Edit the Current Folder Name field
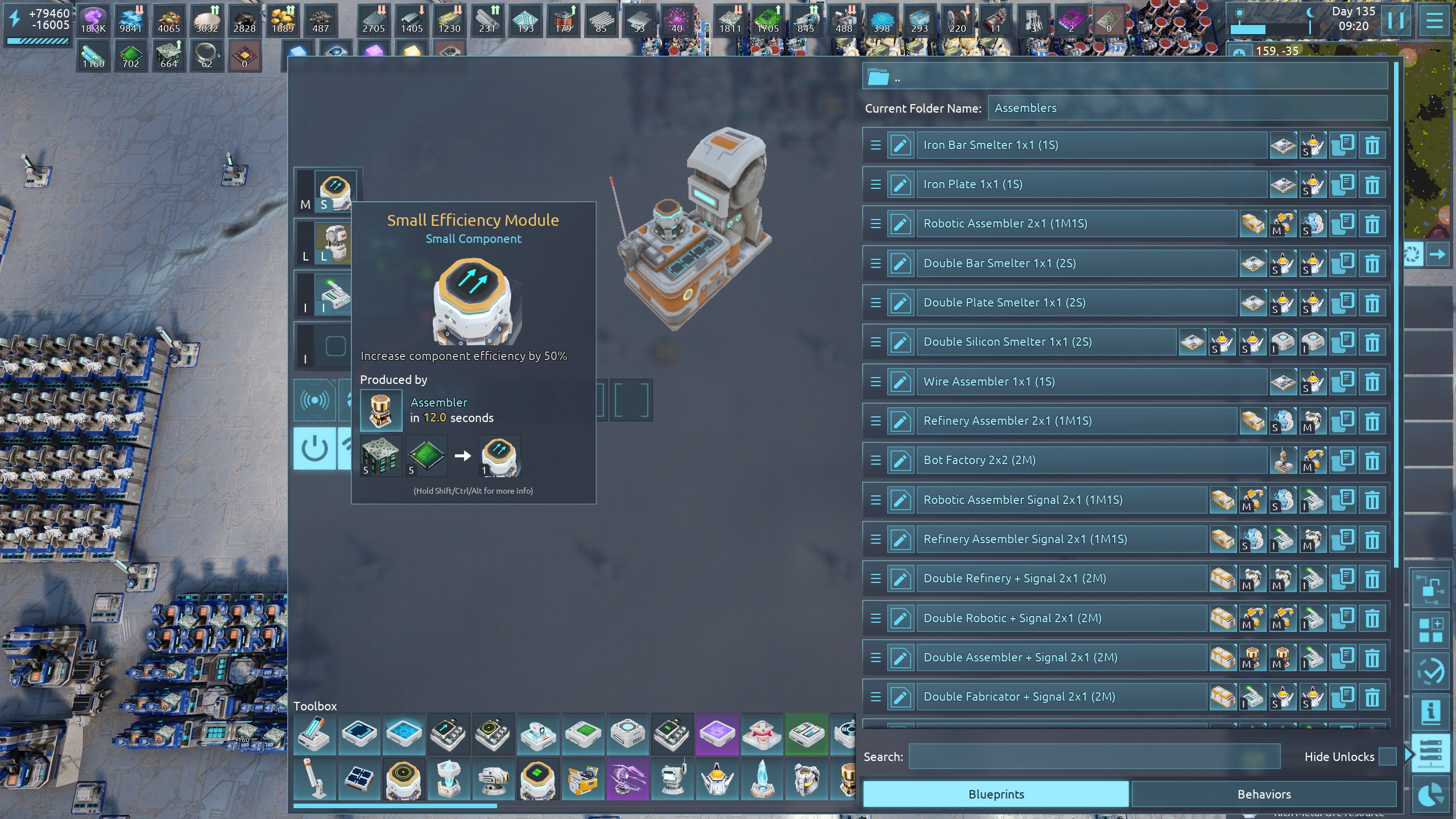 pyautogui.click(x=1186, y=108)
